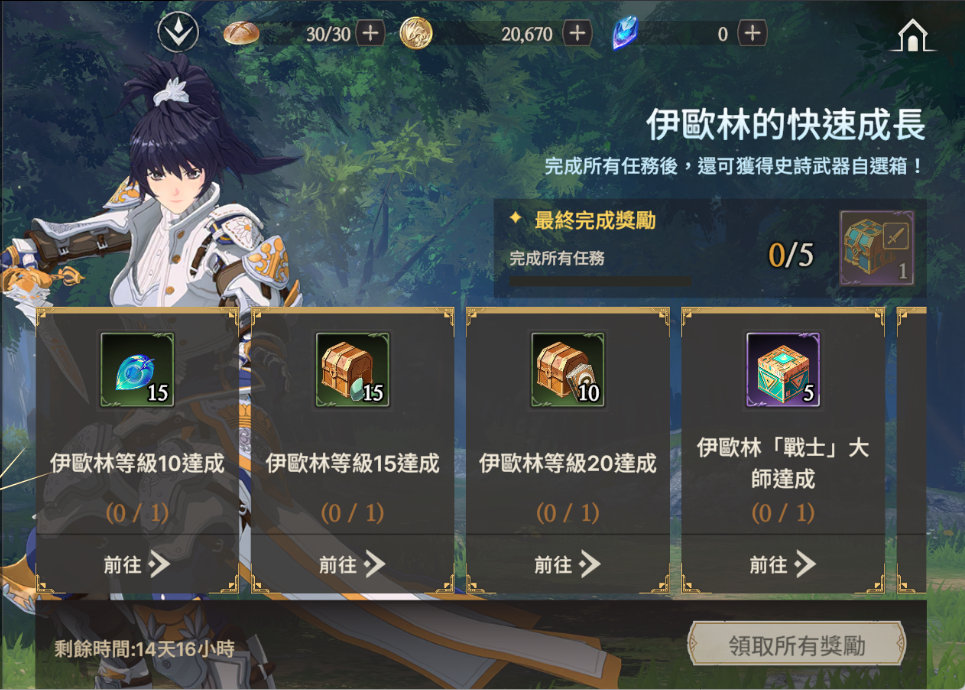Claim all rewards with 領取所有獎勵 button

tap(796, 645)
